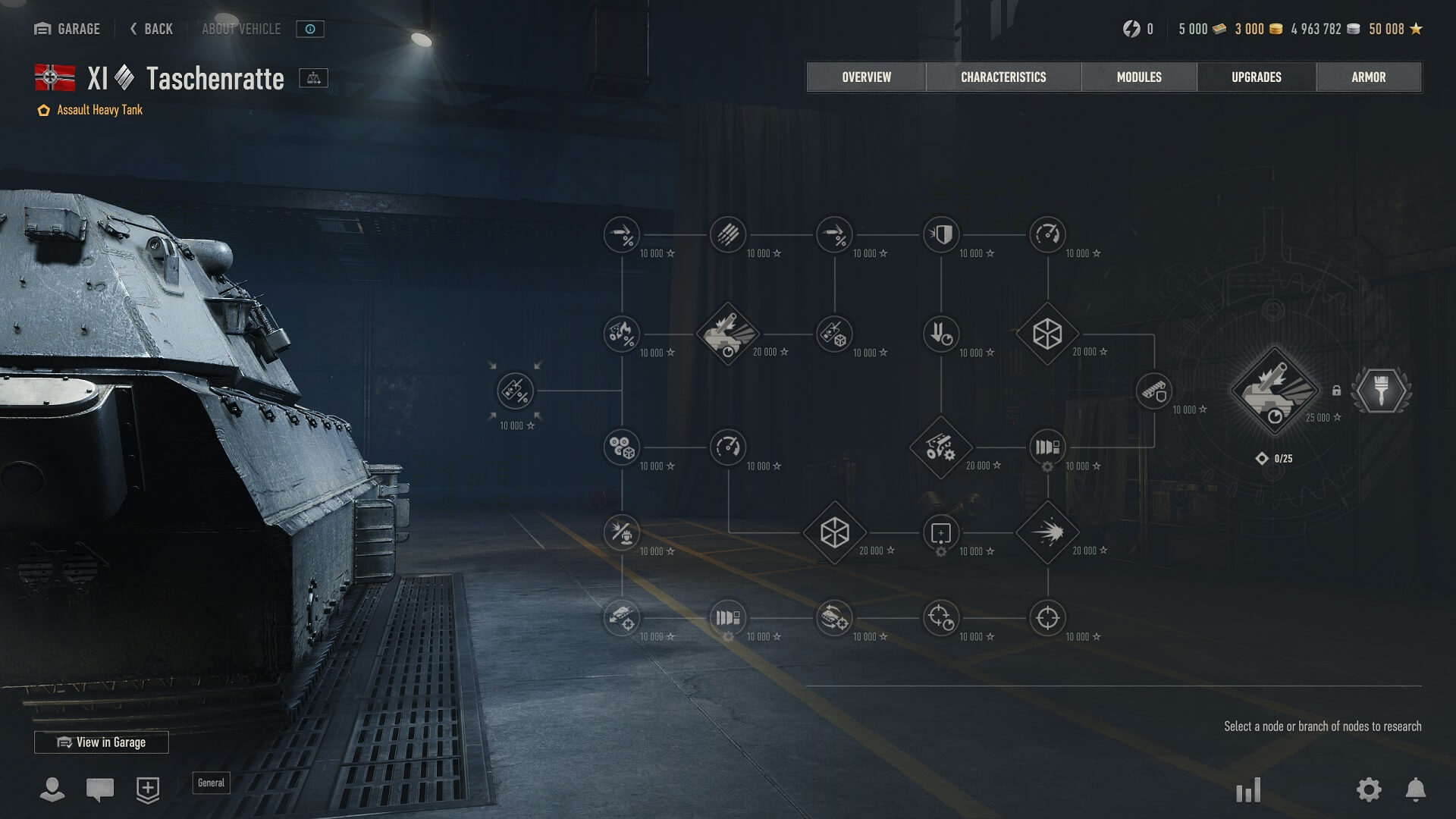Select the shield upgrade node
Screen dimensions: 1456x819
tap(941, 235)
